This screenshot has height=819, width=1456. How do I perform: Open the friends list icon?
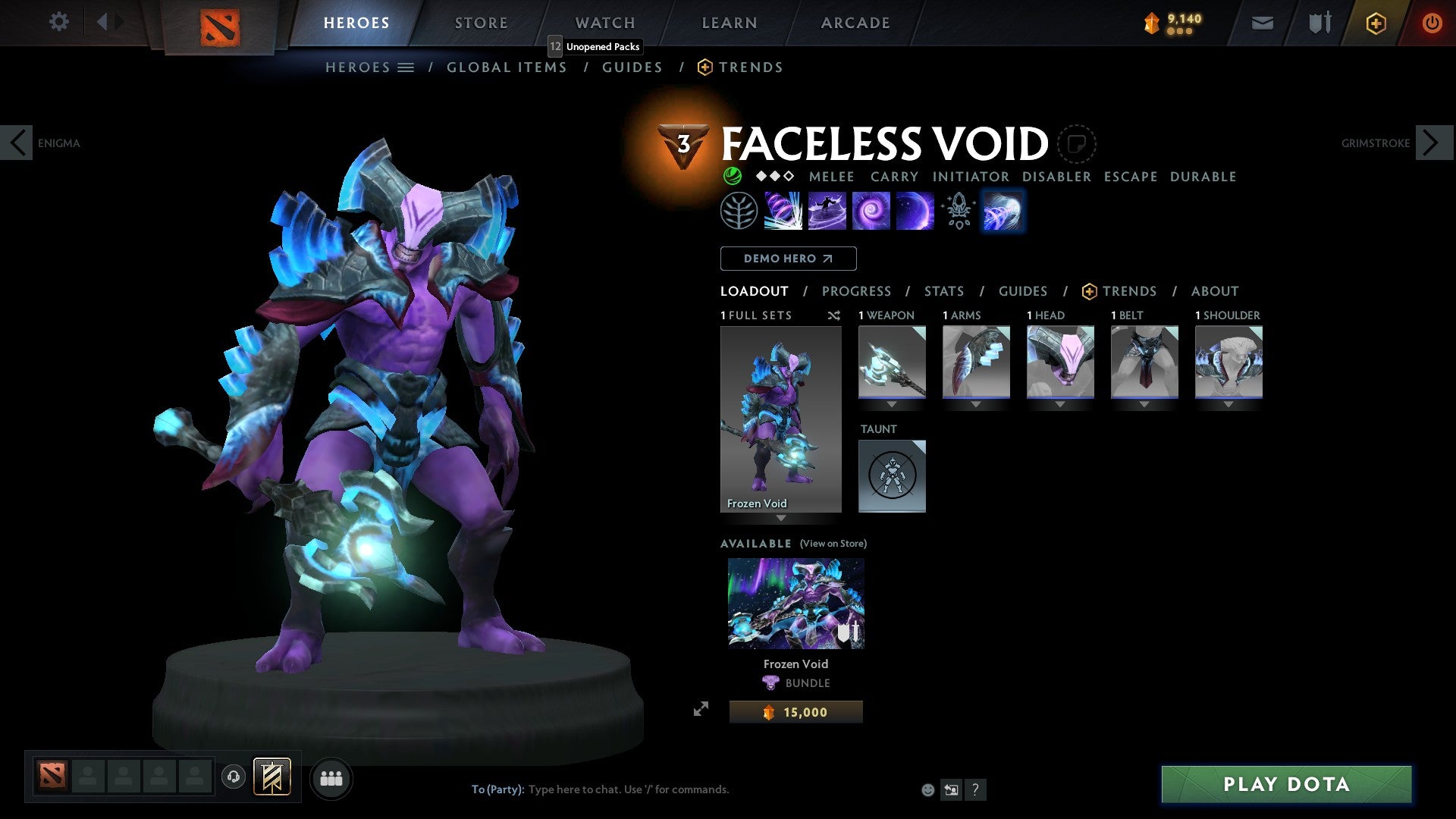click(331, 778)
